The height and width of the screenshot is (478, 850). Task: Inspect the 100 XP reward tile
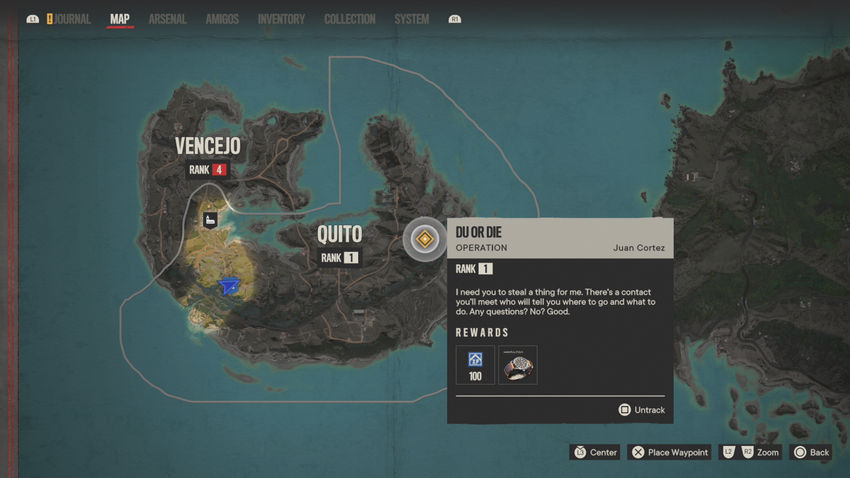click(x=475, y=365)
